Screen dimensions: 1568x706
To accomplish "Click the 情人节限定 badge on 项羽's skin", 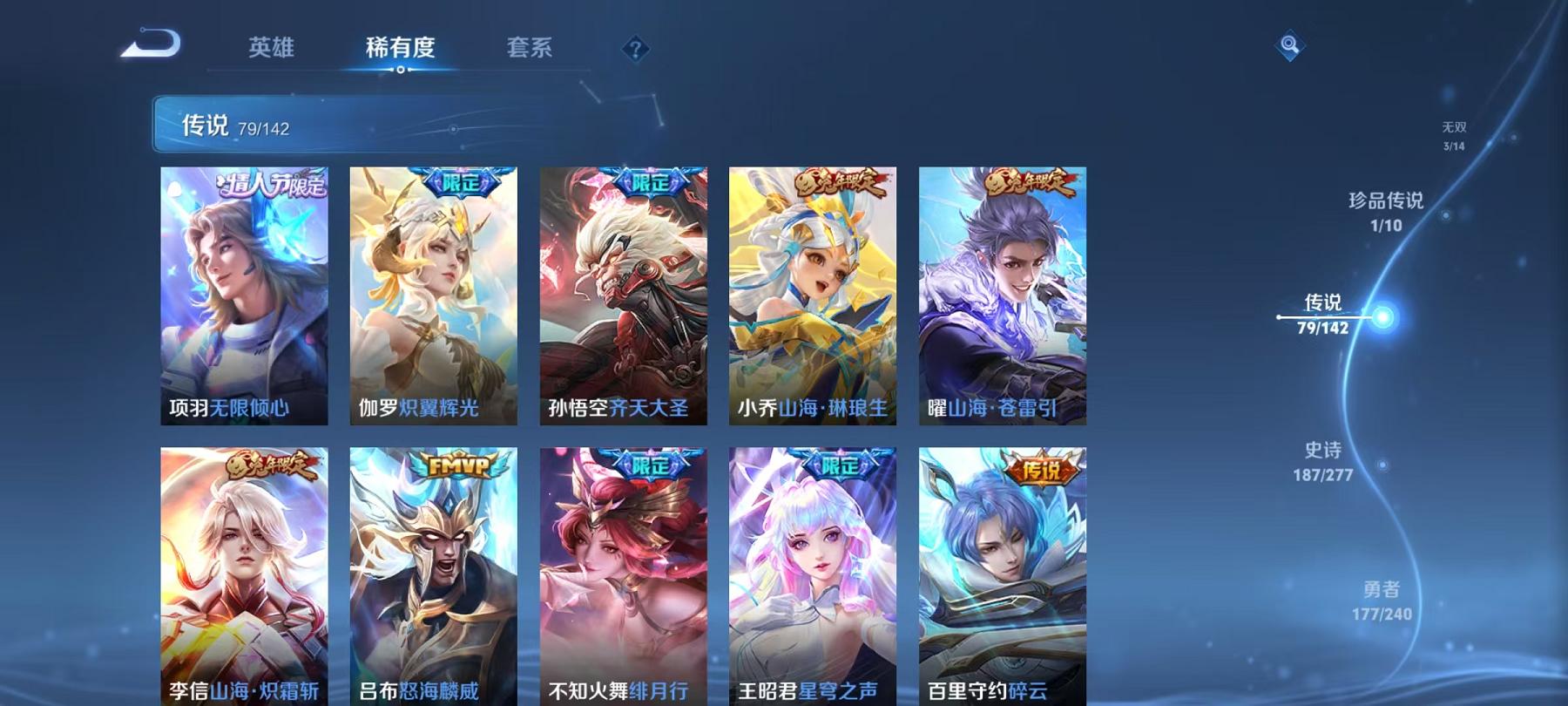I will point(270,185).
